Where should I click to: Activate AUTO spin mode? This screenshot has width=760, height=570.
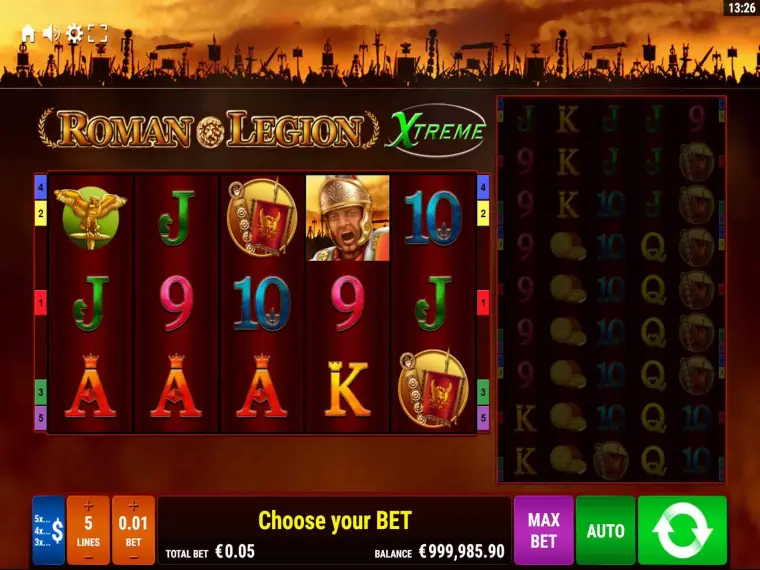click(x=605, y=530)
